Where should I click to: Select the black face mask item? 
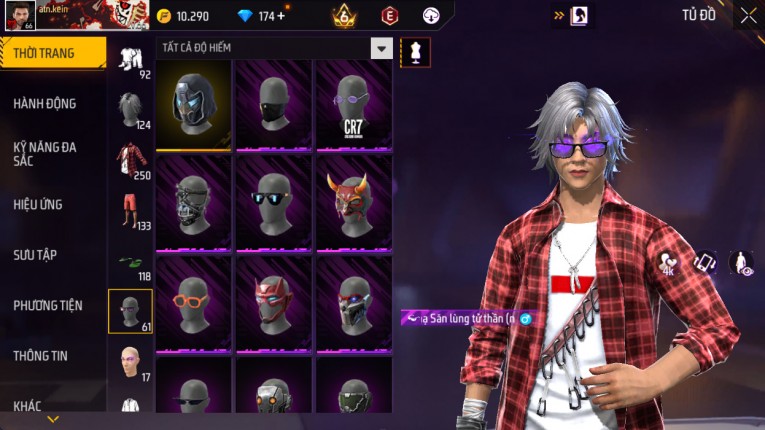273,103
